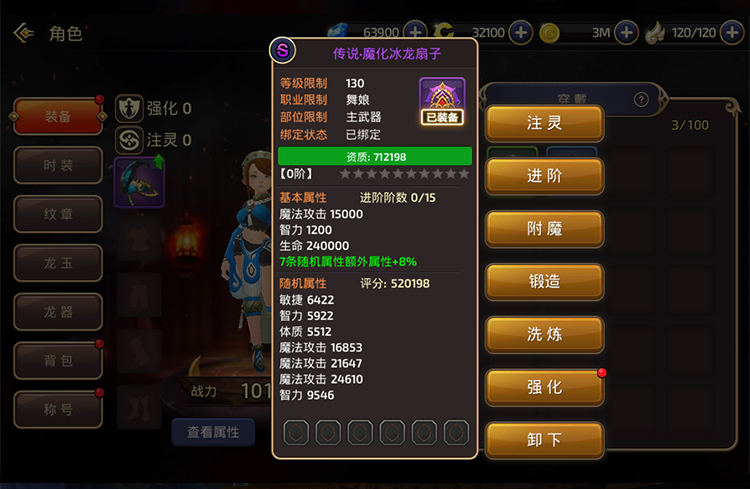
Task: Activate the 强化 button
Action: tap(544, 387)
